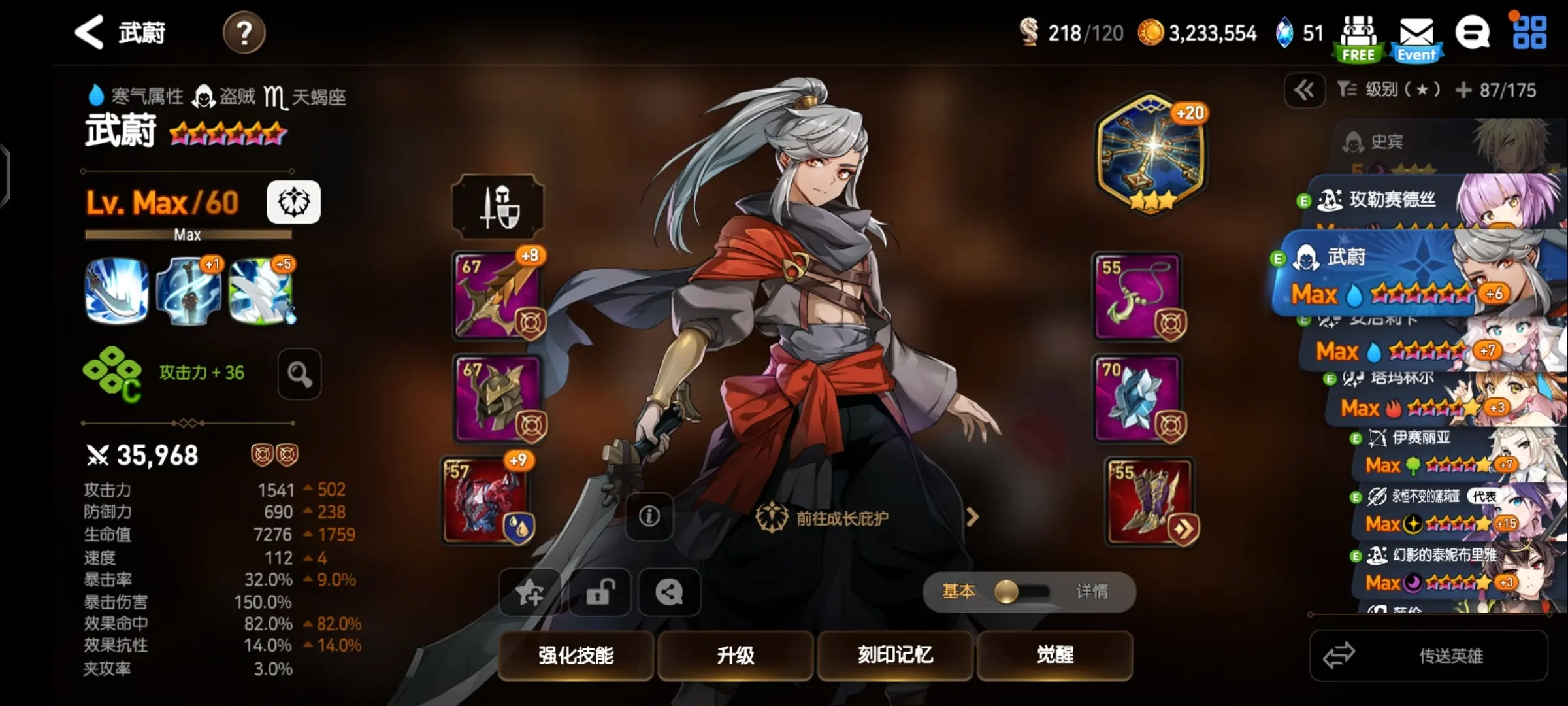Select the 觉醒 awaken button
Image resolution: width=1568 pixels, height=706 pixels.
(1054, 654)
